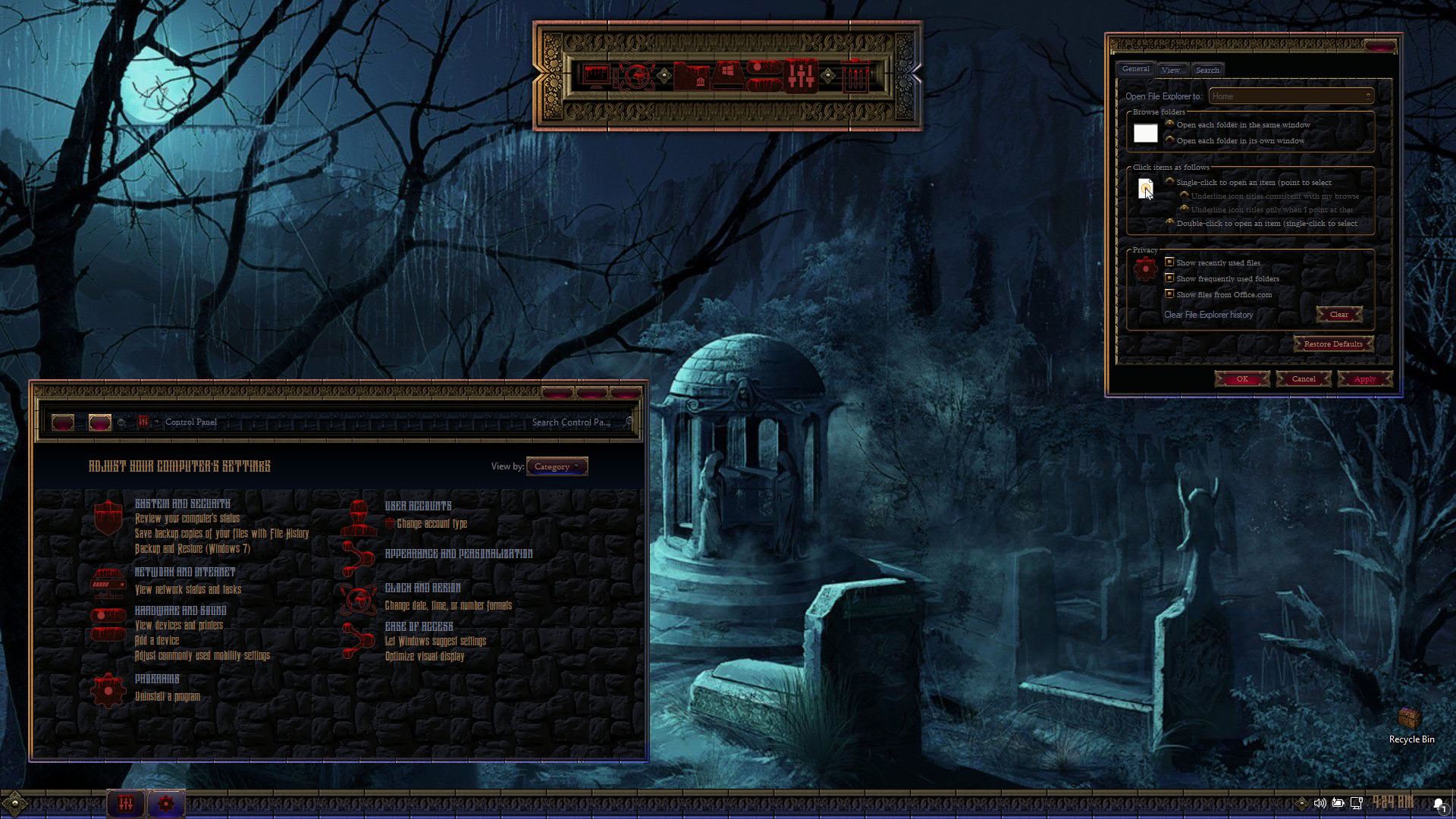Close the File Explorer Options window

pyautogui.click(x=1380, y=46)
